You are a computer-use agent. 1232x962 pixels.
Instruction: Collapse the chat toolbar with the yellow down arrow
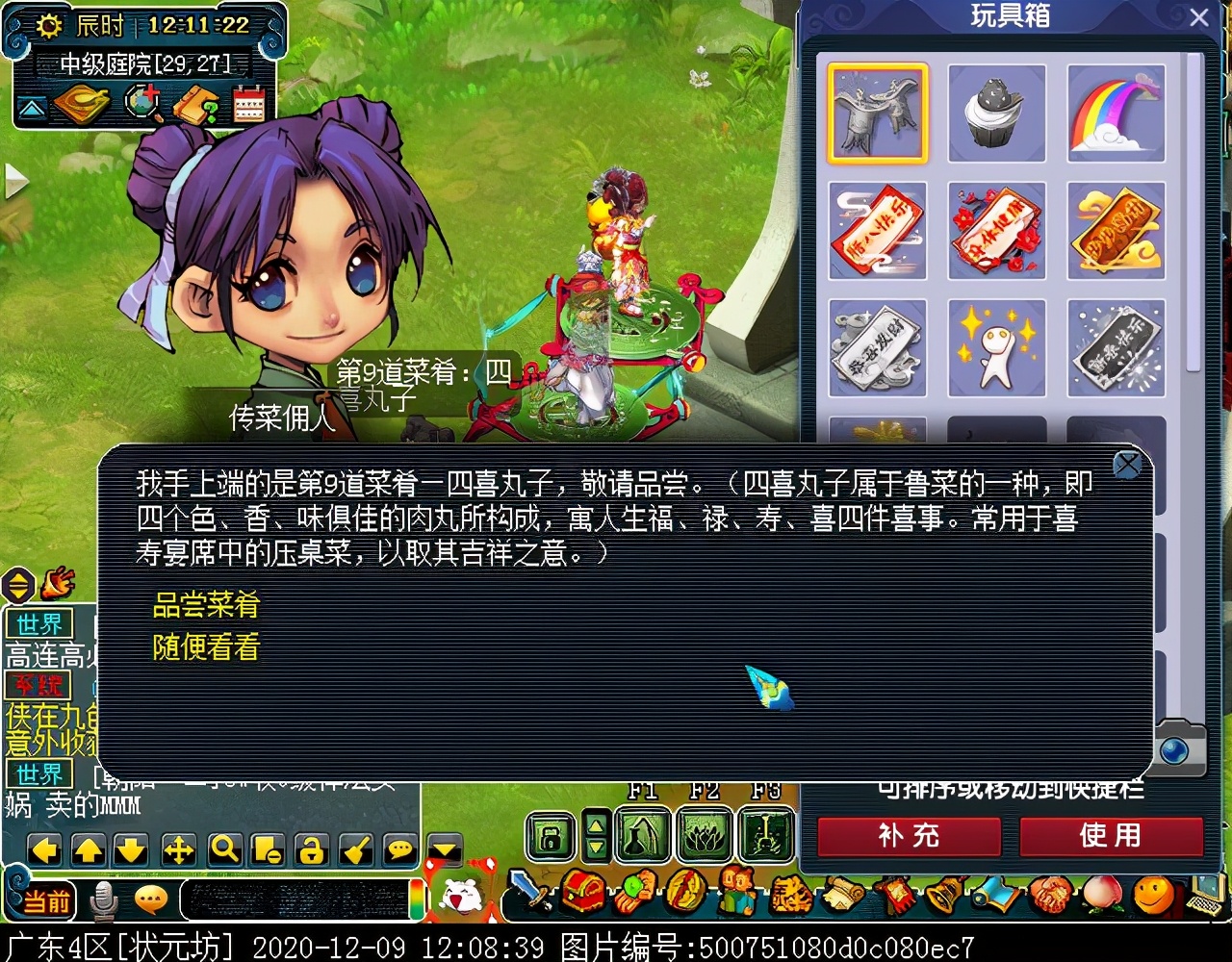[x=444, y=848]
